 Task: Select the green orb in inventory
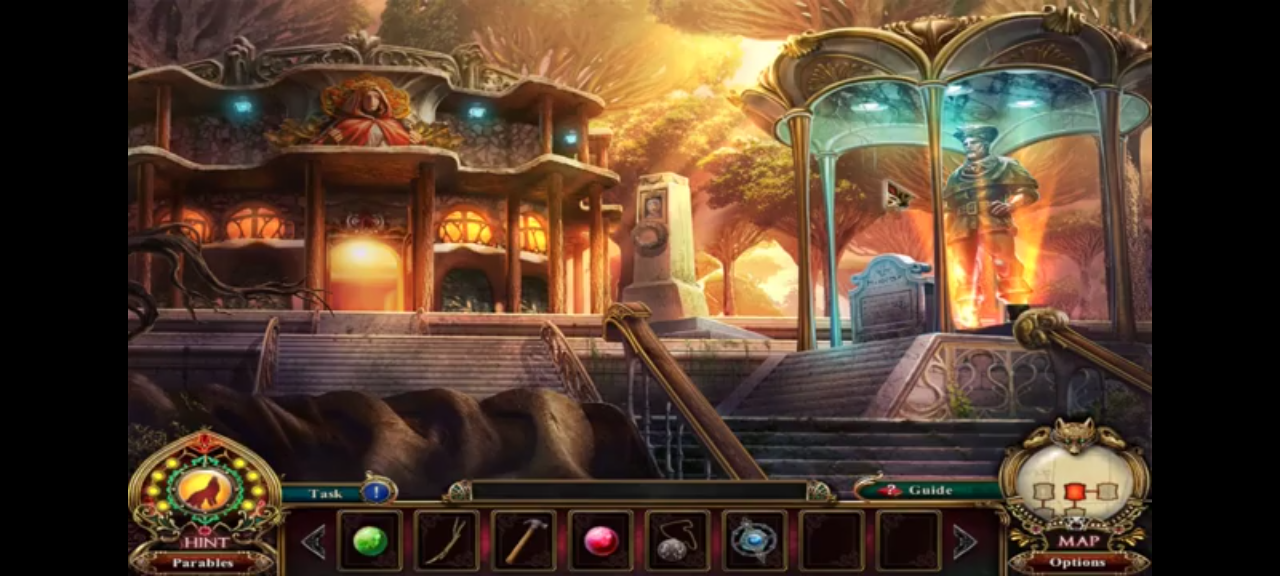pyautogui.click(x=370, y=541)
